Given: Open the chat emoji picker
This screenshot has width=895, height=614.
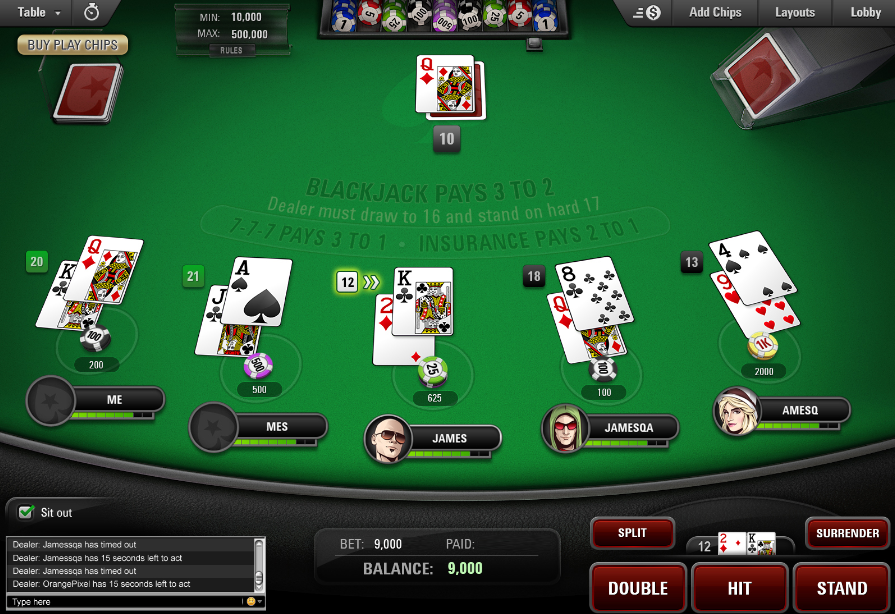Looking at the screenshot, I should 251,602.
